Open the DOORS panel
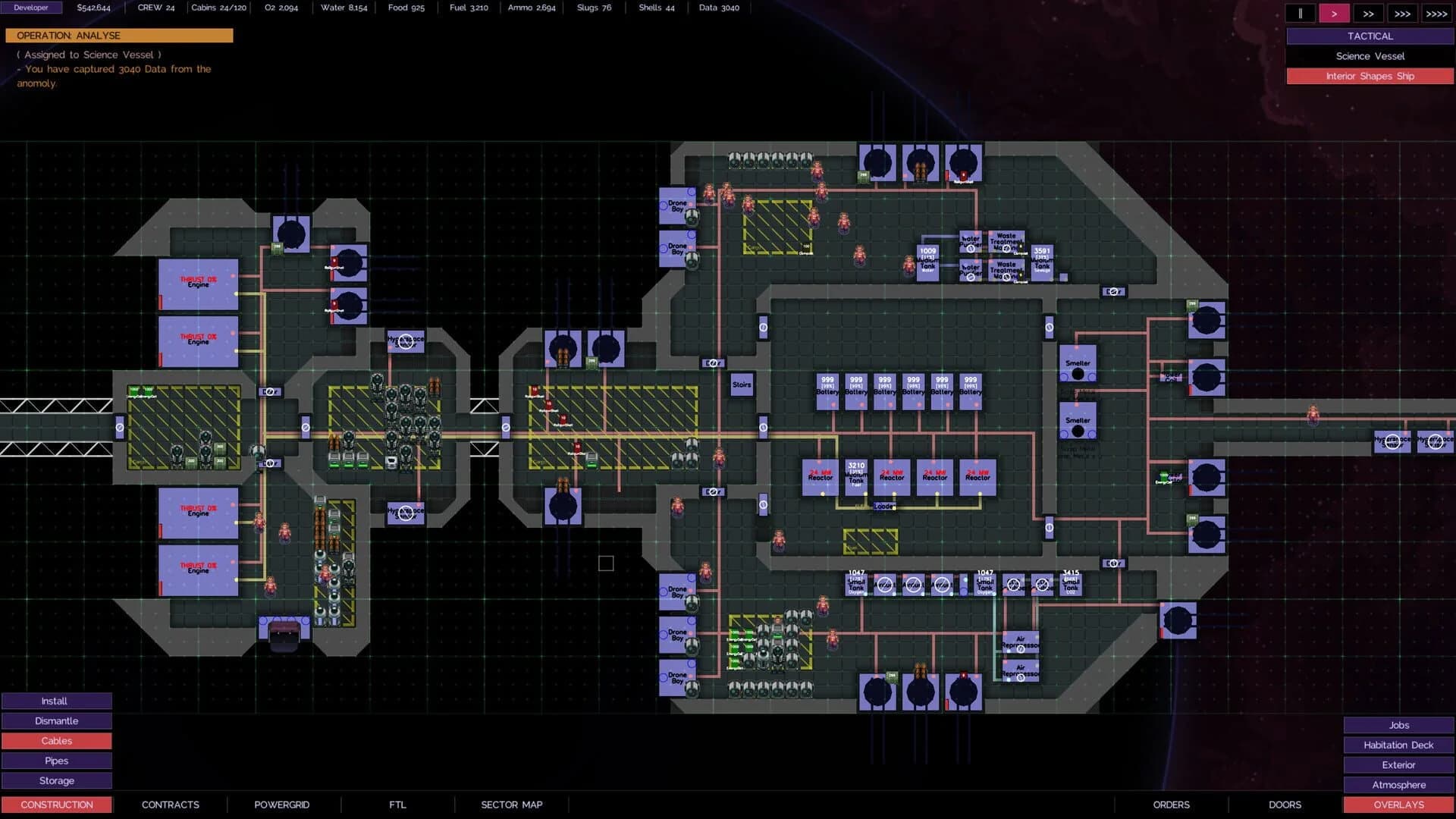Image resolution: width=1456 pixels, height=819 pixels. (1284, 805)
